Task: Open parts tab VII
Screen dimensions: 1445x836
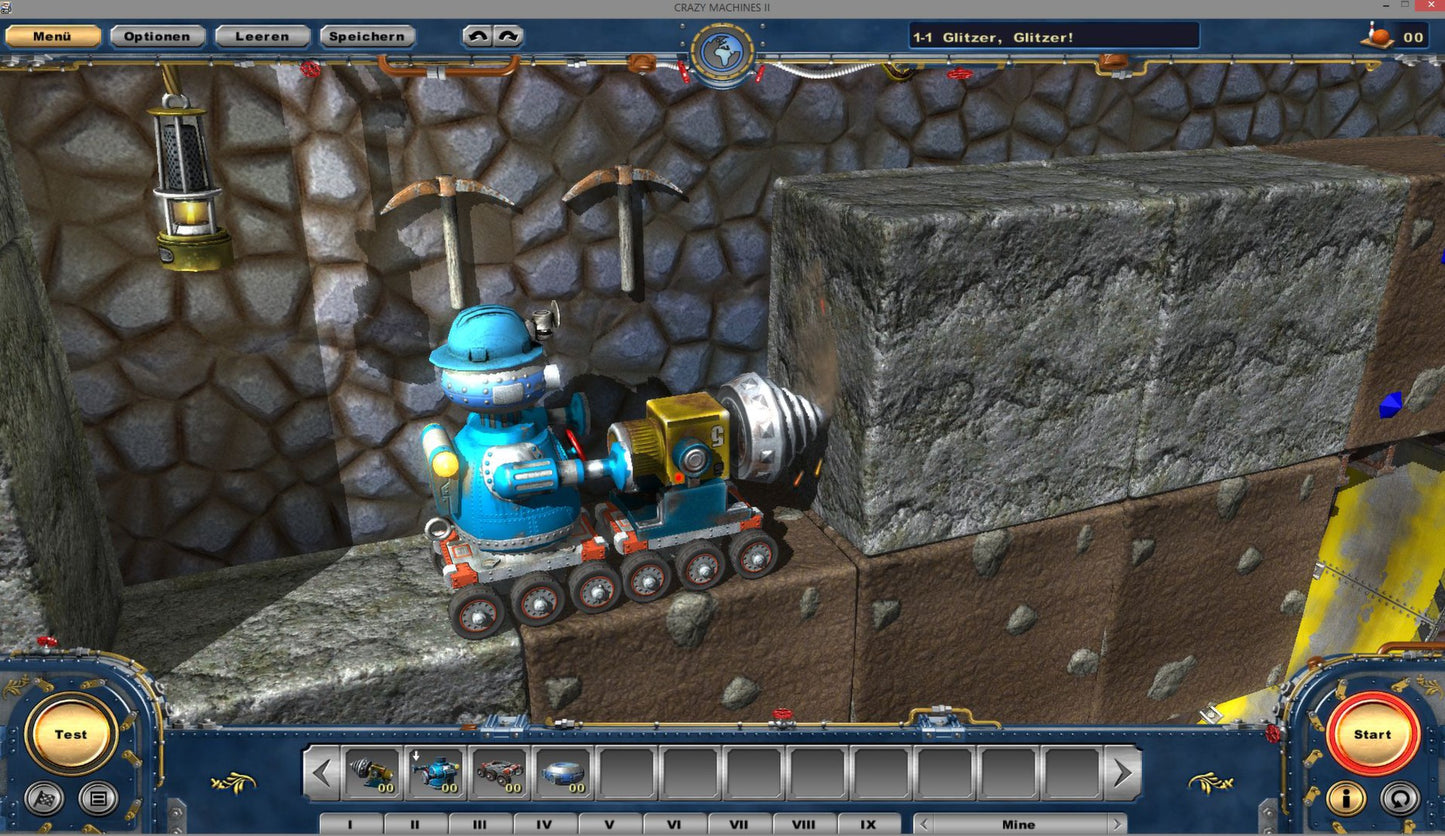Action: [x=738, y=824]
